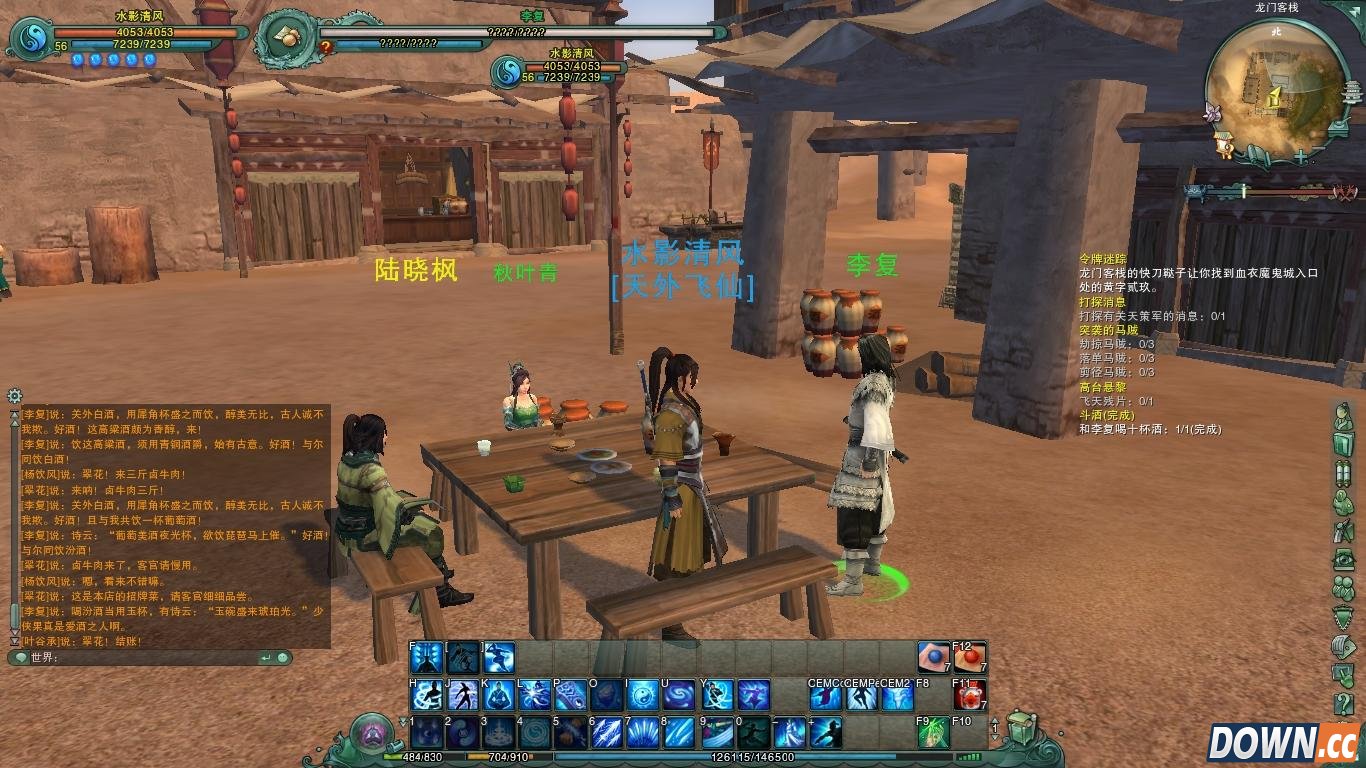The height and width of the screenshot is (768, 1366).
Task: Activate the triple-slash skill on hotkey 6
Action: [x=607, y=733]
